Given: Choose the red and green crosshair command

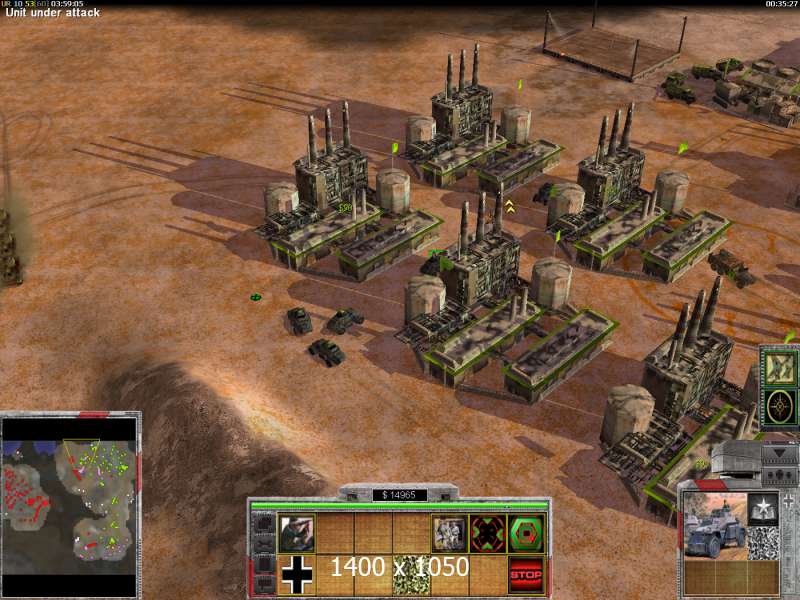Looking at the screenshot, I should (x=487, y=533).
